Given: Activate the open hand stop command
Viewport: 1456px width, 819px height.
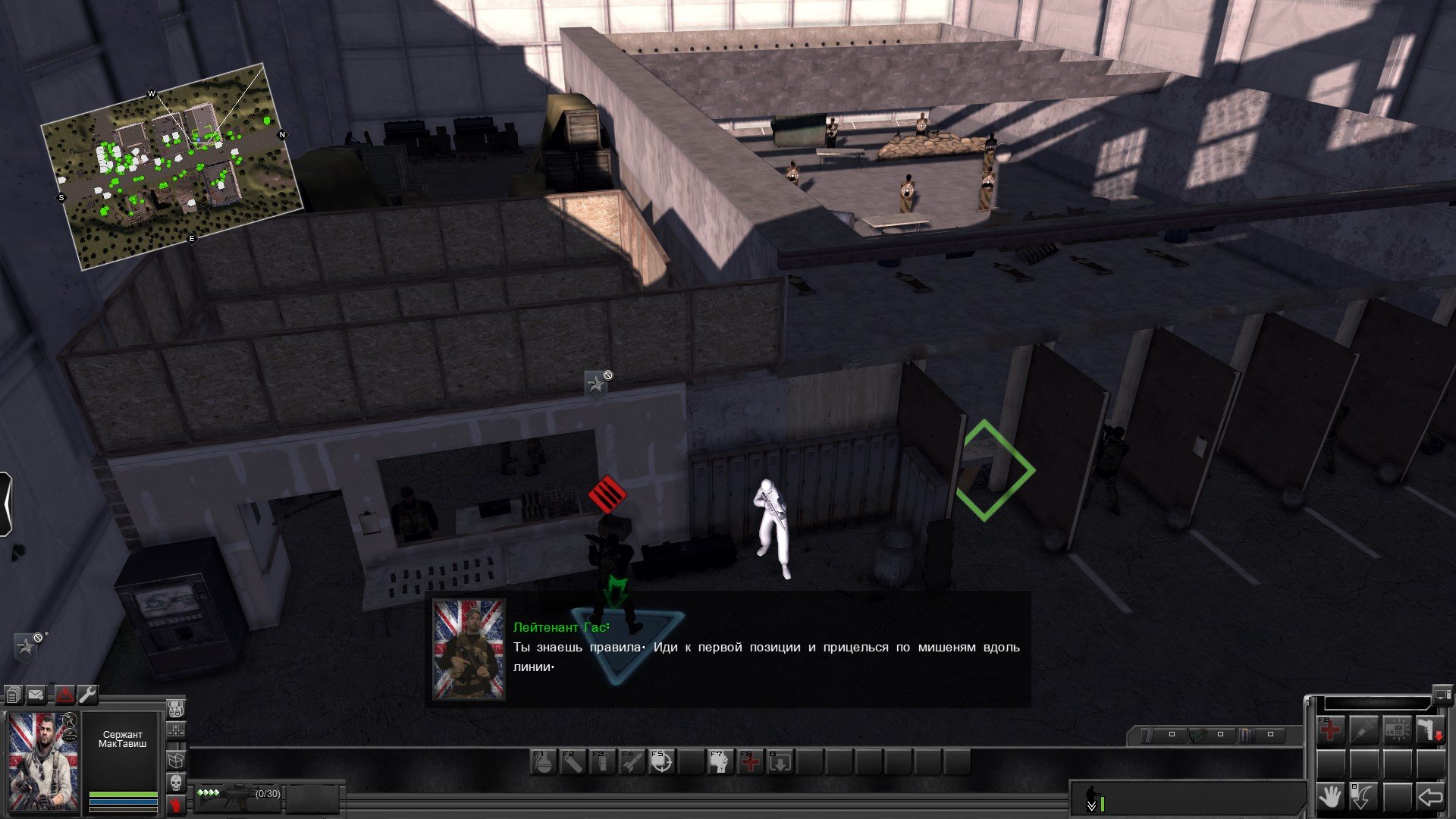Looking at the screenshot, I should (x=1330, y=798).
